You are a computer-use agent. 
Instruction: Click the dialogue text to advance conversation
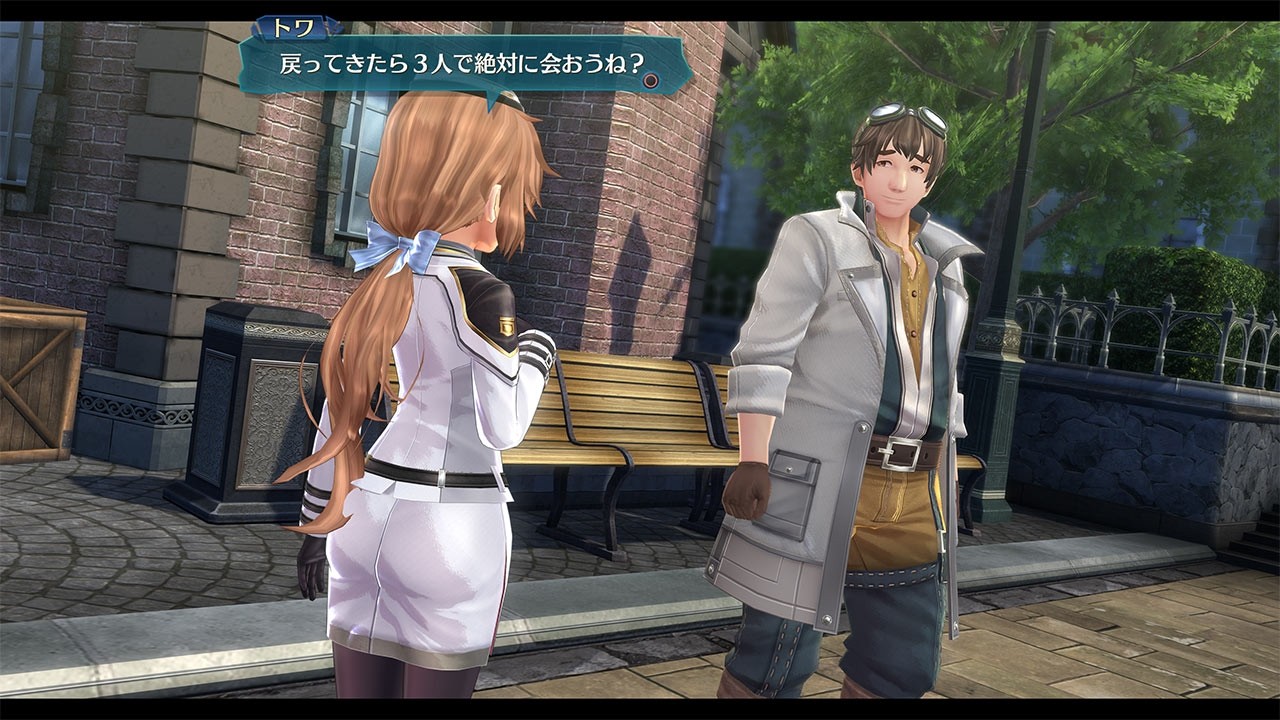(x=450, y=63)
